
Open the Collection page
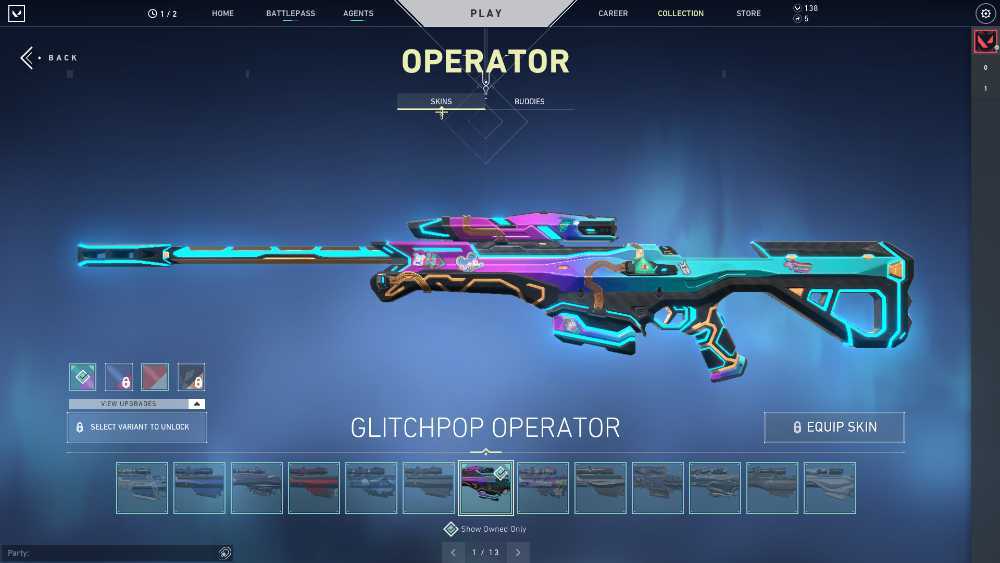680,14
